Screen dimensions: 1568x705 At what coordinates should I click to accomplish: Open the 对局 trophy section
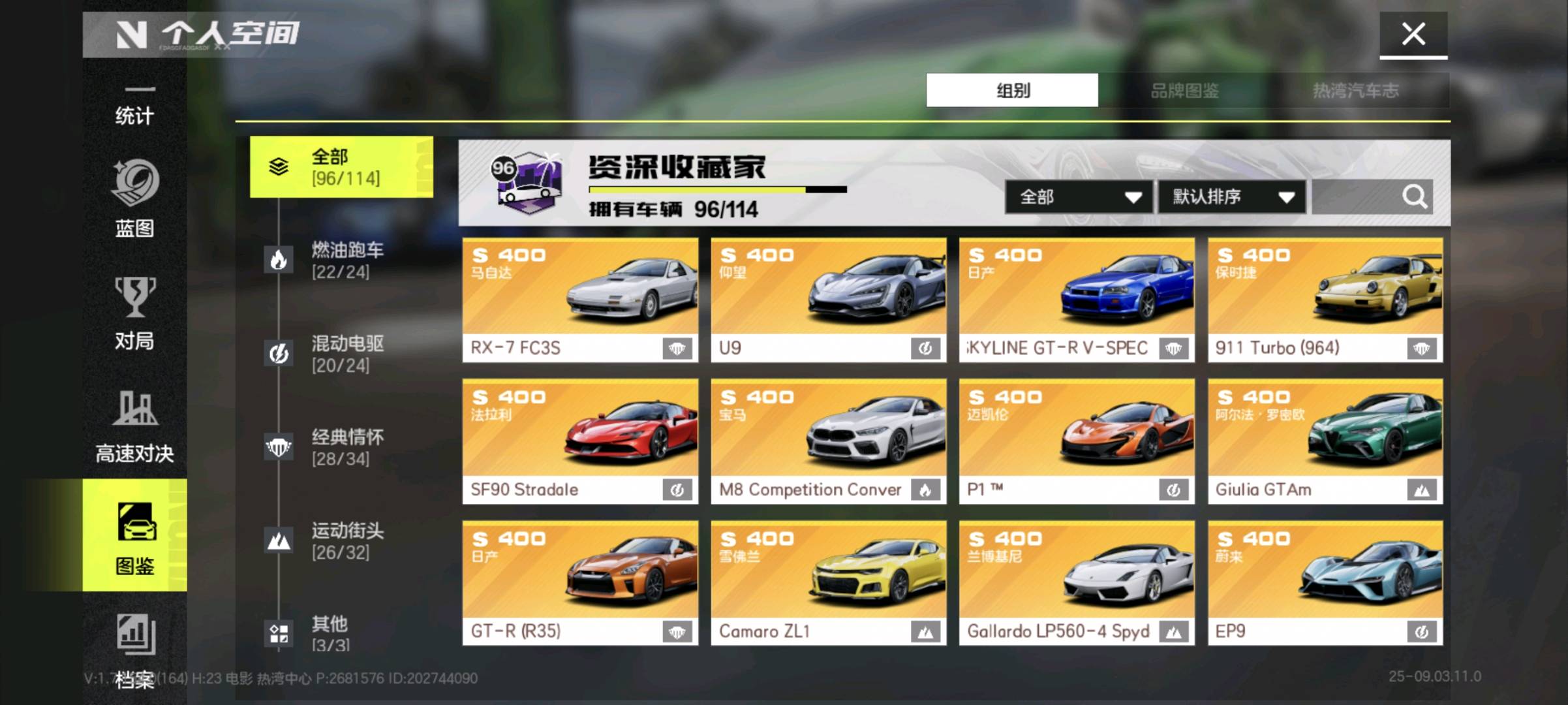(134, 313)
